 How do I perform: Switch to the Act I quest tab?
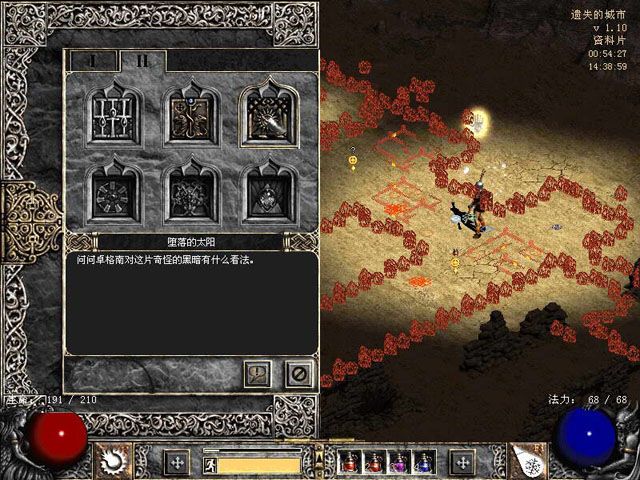92,61
